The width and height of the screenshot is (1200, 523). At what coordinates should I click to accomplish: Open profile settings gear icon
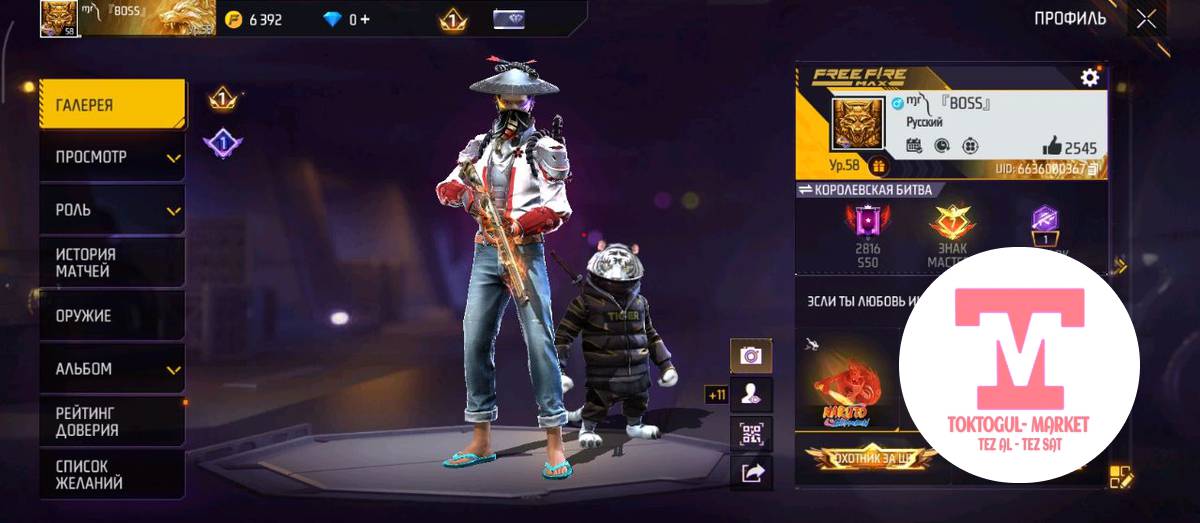1090,77
